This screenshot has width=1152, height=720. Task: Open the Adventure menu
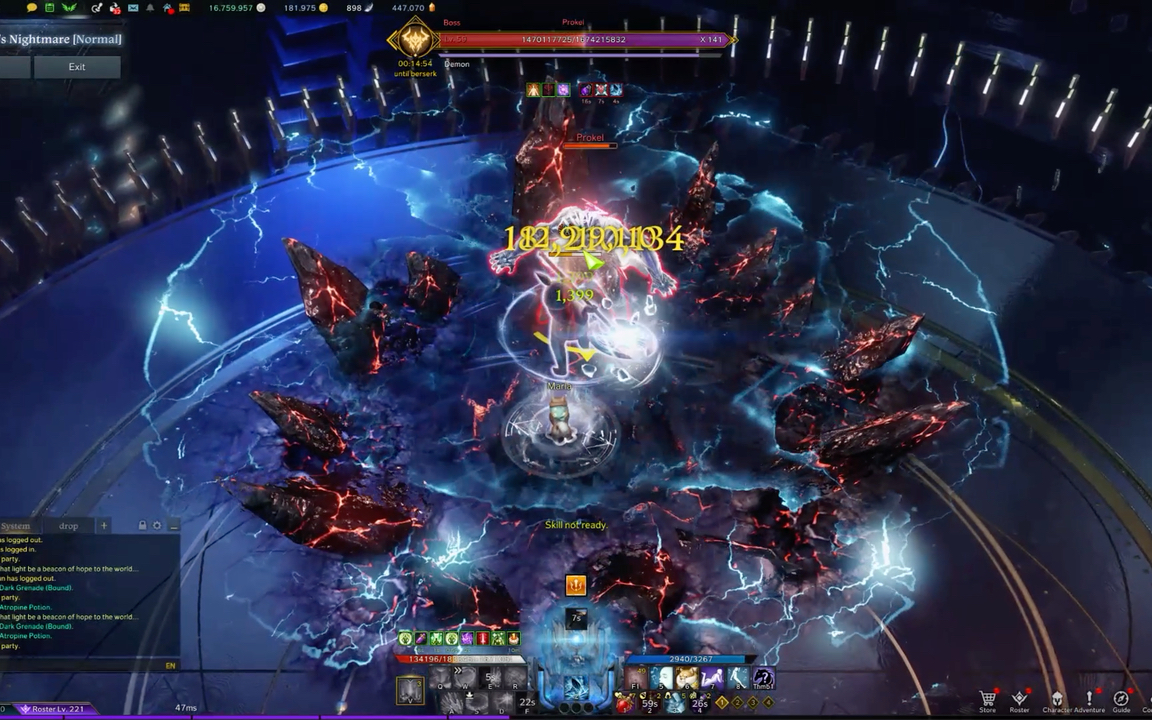(1089, 700)
